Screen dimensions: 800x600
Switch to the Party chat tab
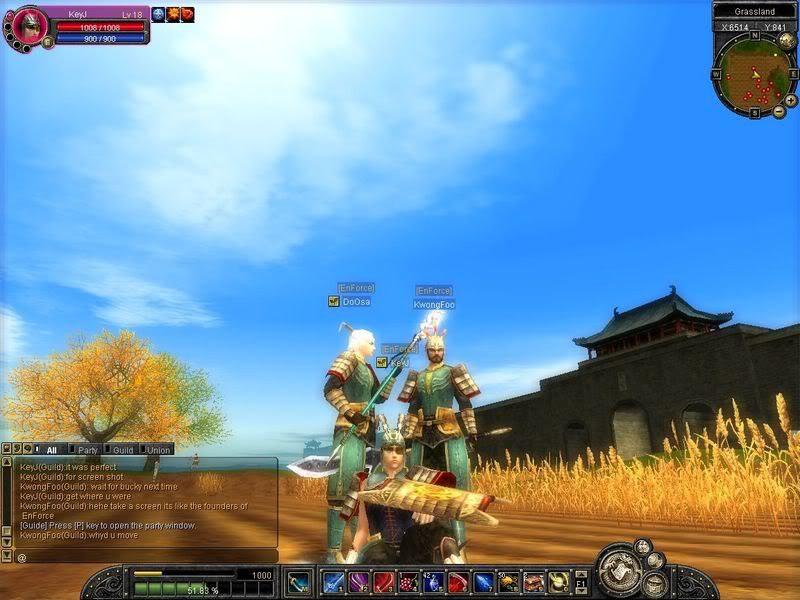pos(86,450)
